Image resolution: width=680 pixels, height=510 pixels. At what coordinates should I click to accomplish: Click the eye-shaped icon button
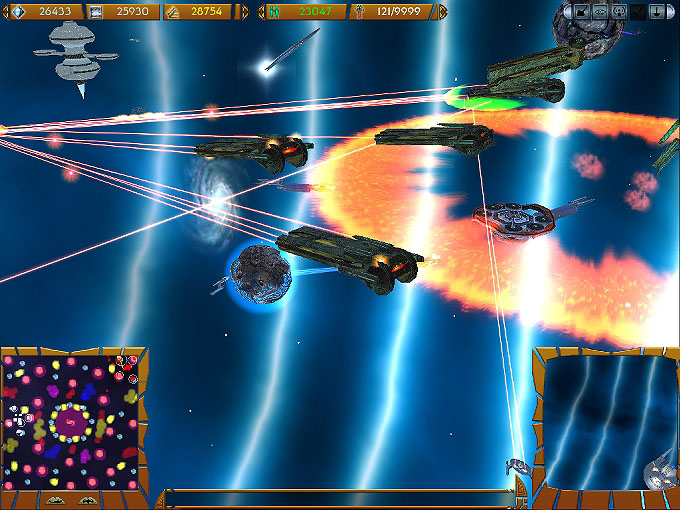600,12
